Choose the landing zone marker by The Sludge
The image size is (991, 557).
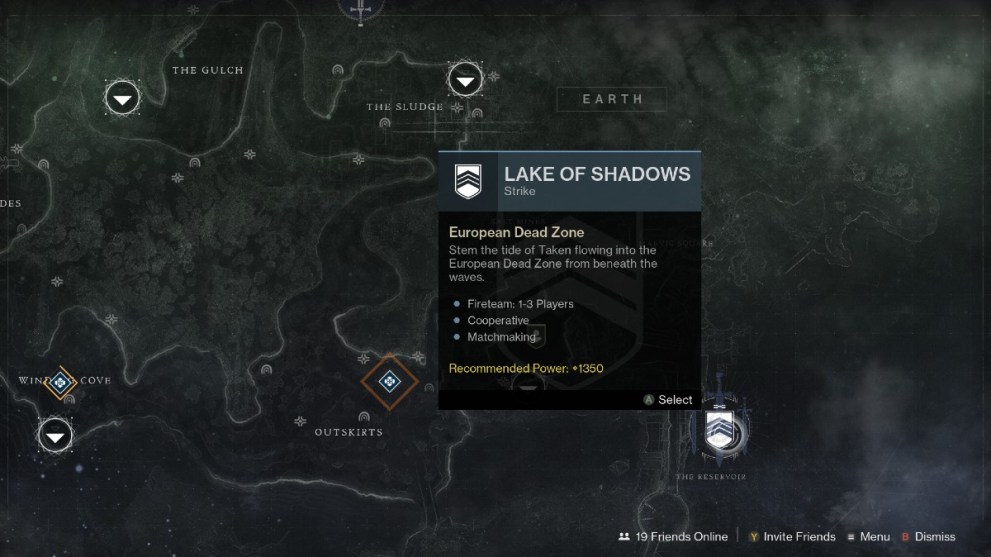465,79
